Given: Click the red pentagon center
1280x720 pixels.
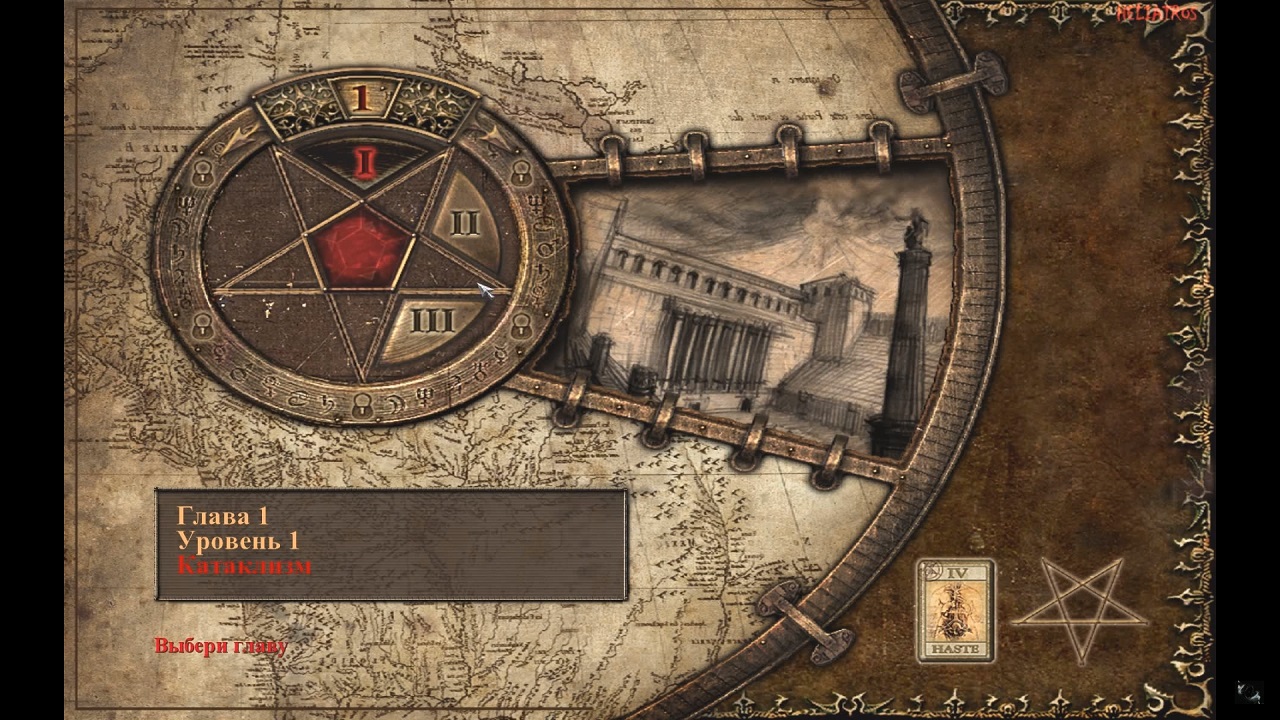Looking at the screenshot, I should pyautogui.click(x=361, y=247).
